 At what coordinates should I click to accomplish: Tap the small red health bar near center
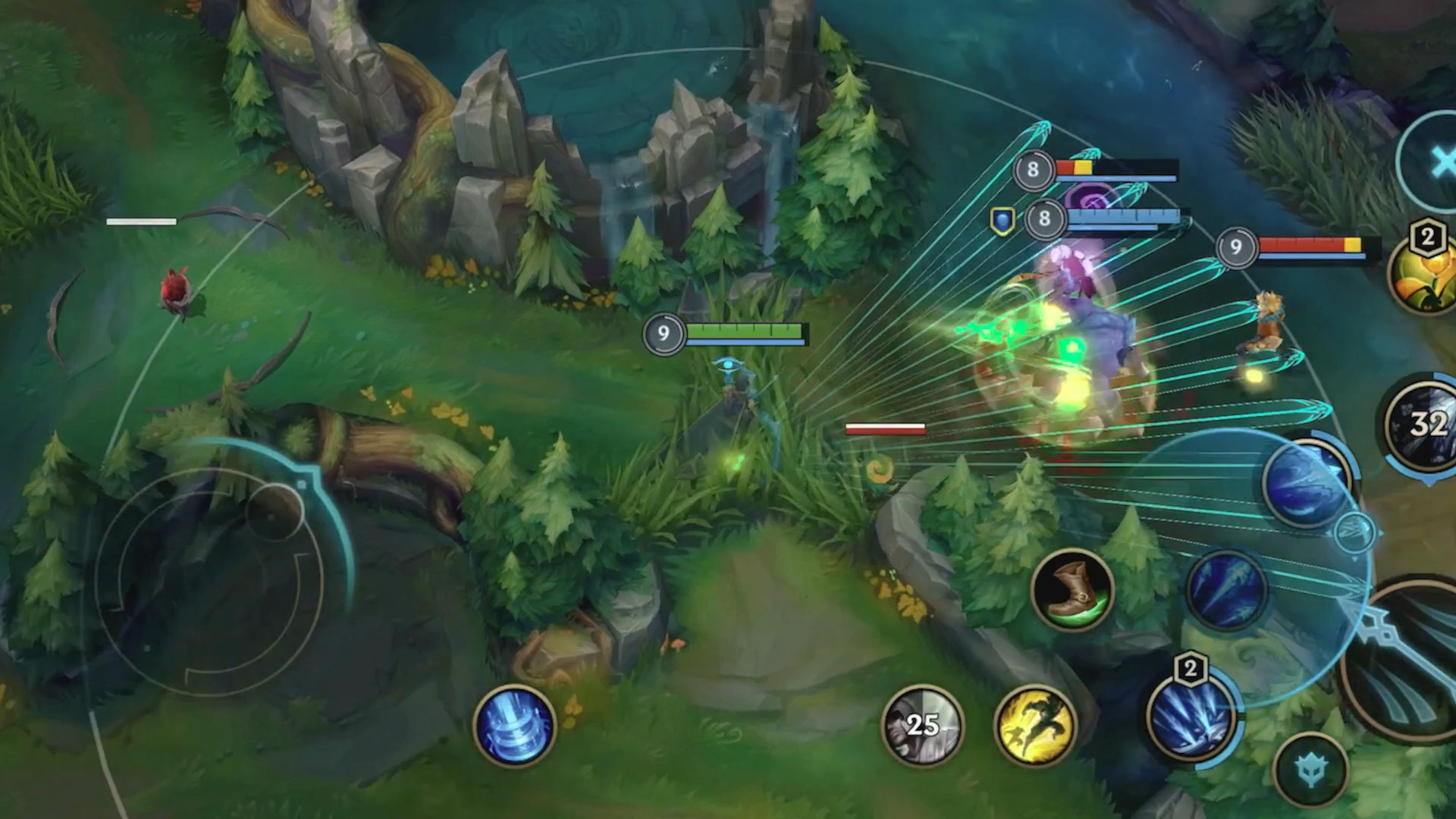[x=884, y=428]
